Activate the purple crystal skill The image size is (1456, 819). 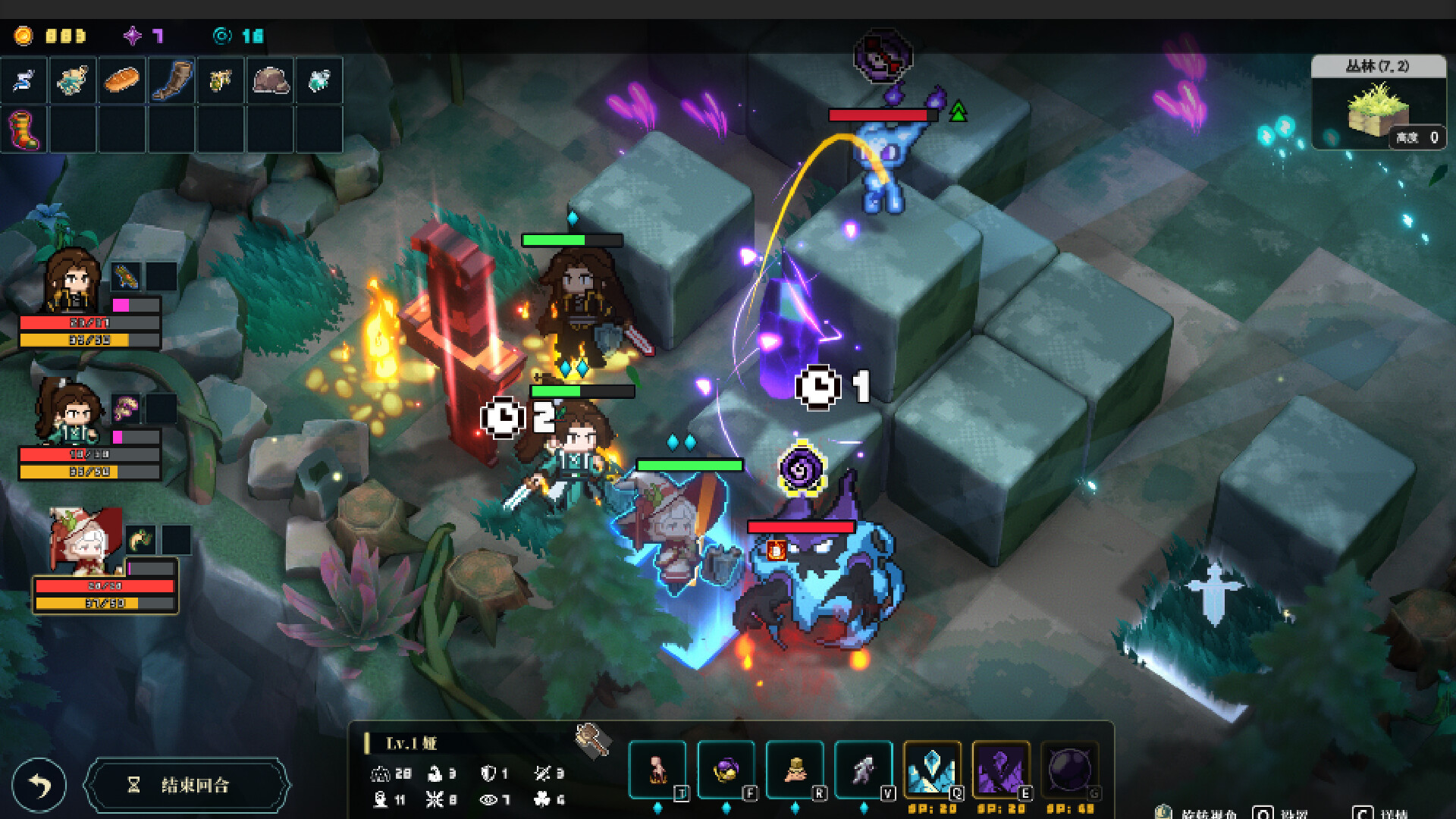[x=1000, y=769]
